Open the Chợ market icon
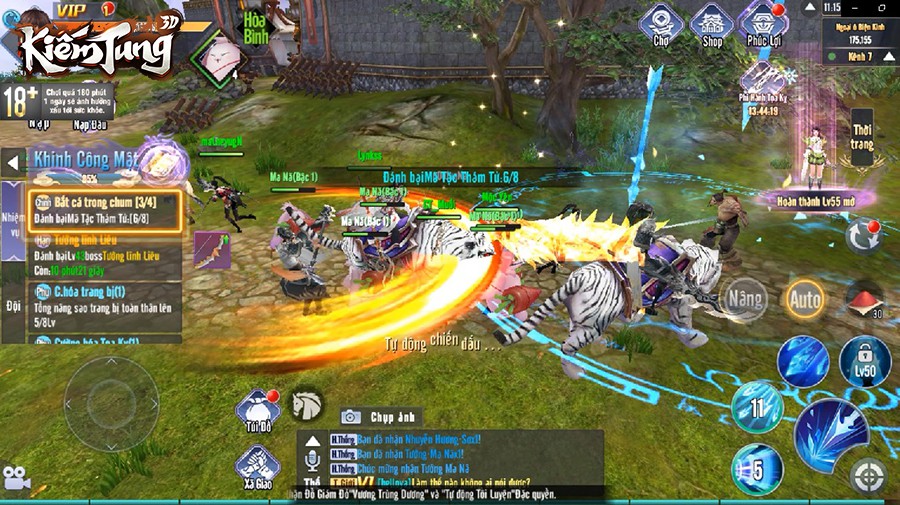Screen dimensions: 900x505 point(661,25)
